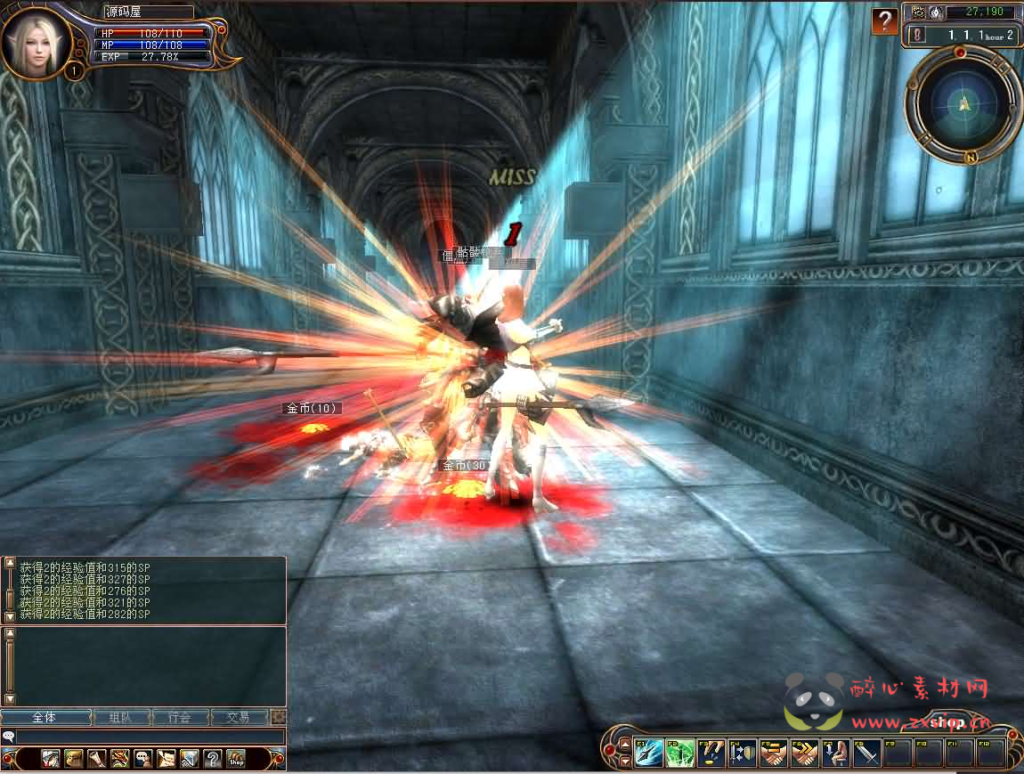Screen dimensions: 1024x774
Task: Activate the F2 green glowing skill
Action: tap(680, 752)
